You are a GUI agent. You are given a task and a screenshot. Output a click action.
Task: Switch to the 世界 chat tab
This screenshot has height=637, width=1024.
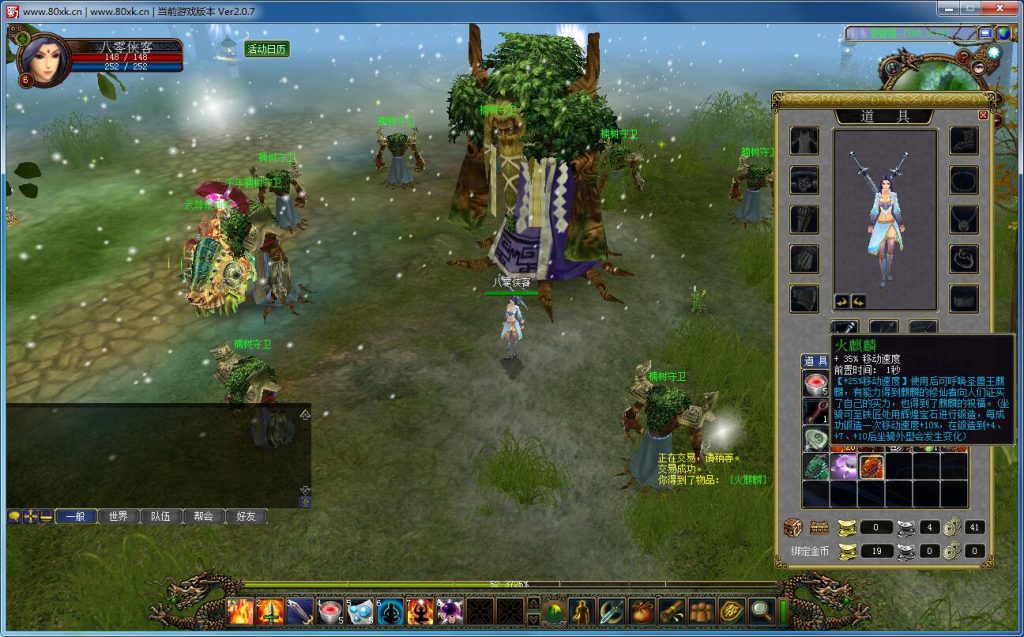point(118,517)
